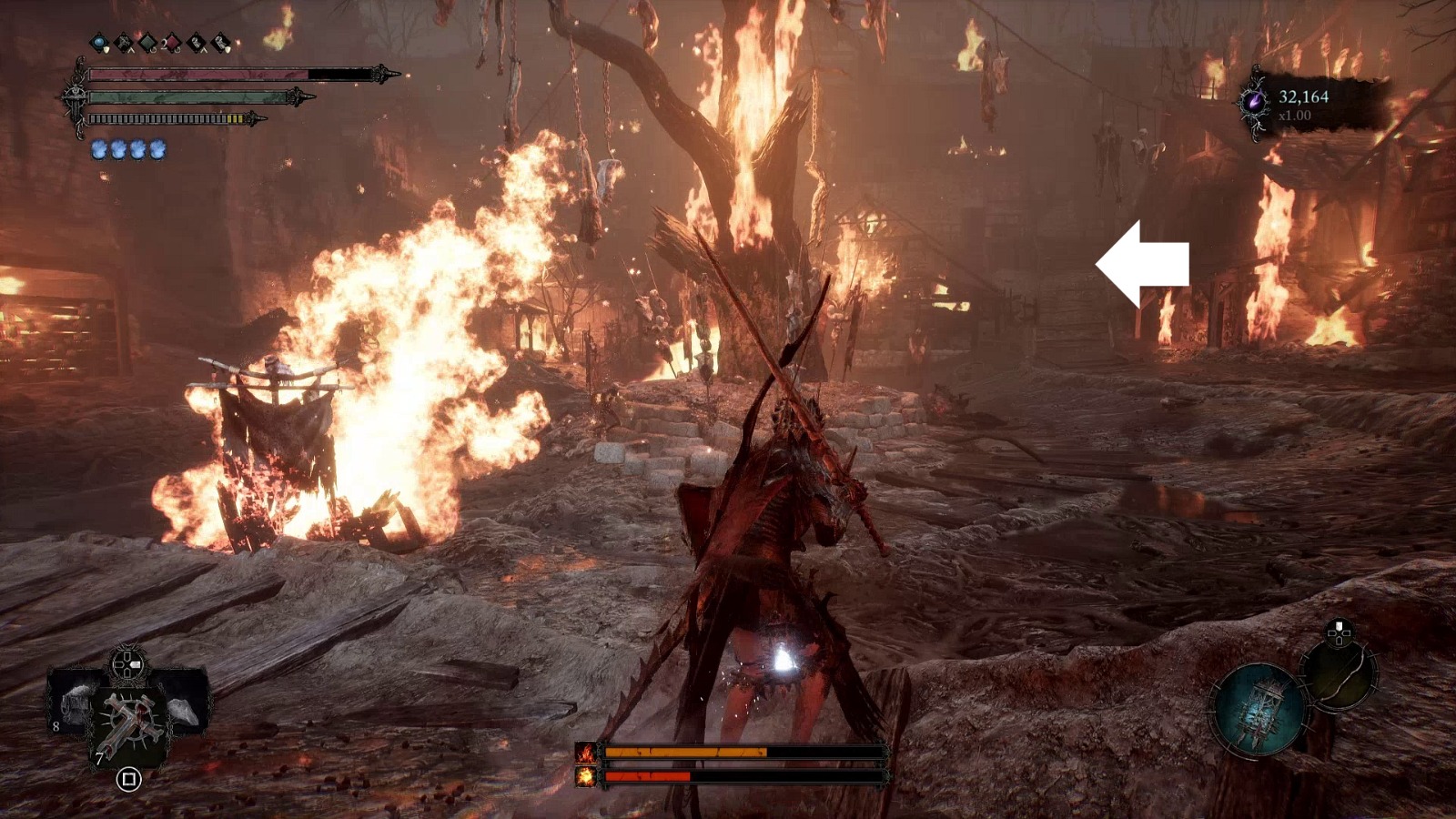Select the throwable item diamond icon
Viewport: 1456px width, 819px height.
[197, 41]
